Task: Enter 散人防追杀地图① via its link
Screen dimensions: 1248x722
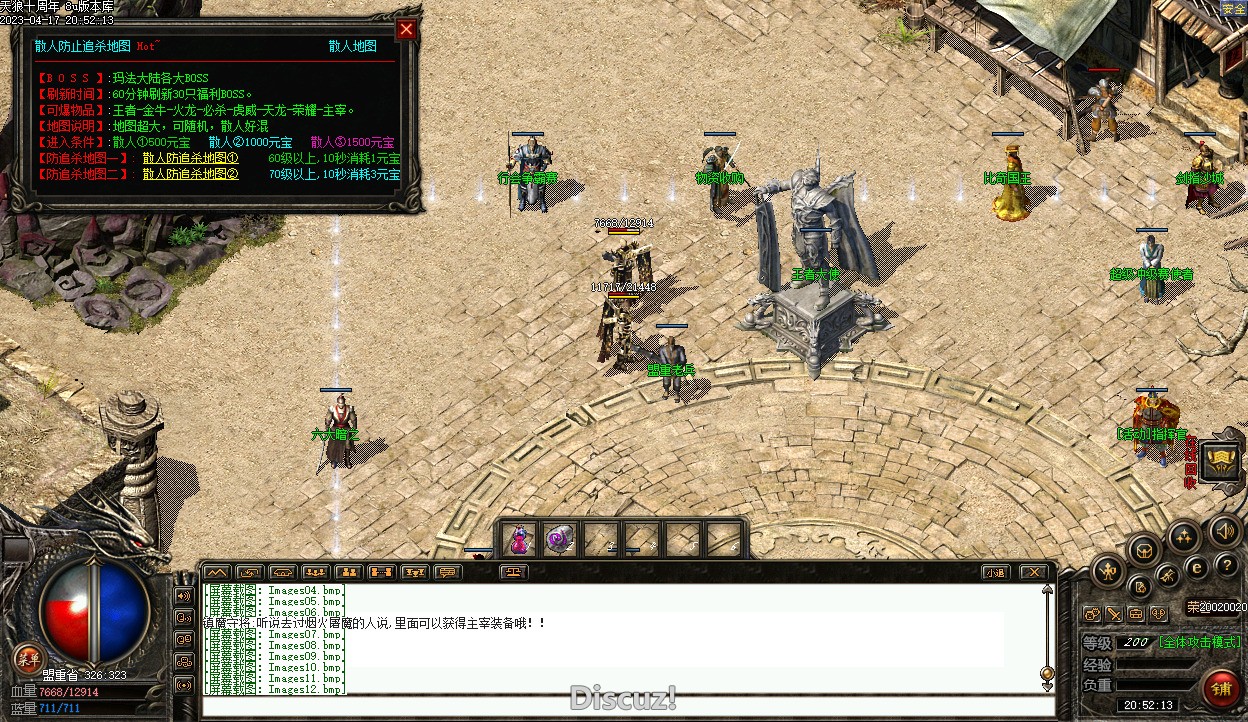Action: [190, 158]
